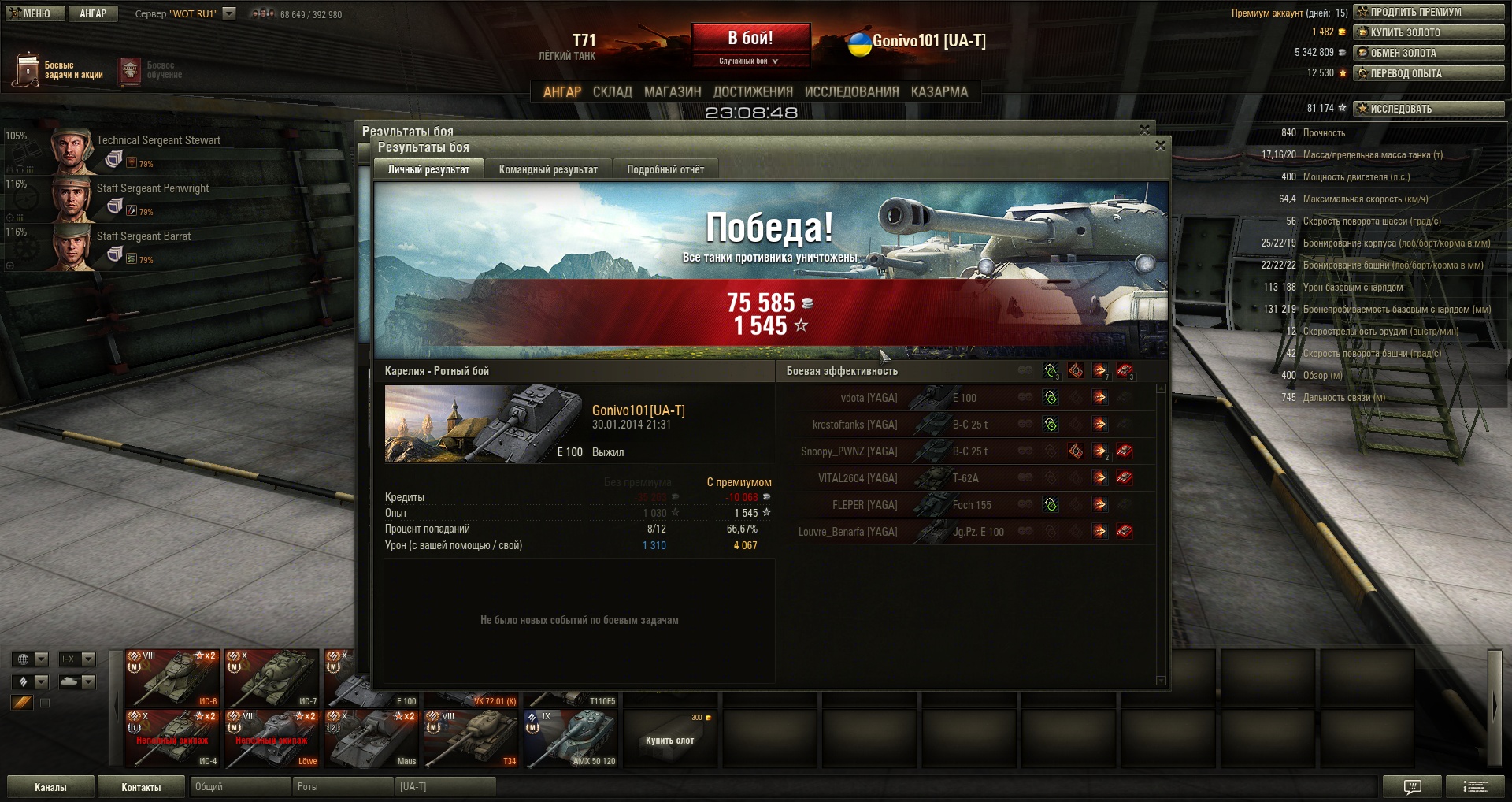Go to the МАГАЗИН section
Image resolution: width=1512 pixels, height=802 pixels.
point(673,92)
